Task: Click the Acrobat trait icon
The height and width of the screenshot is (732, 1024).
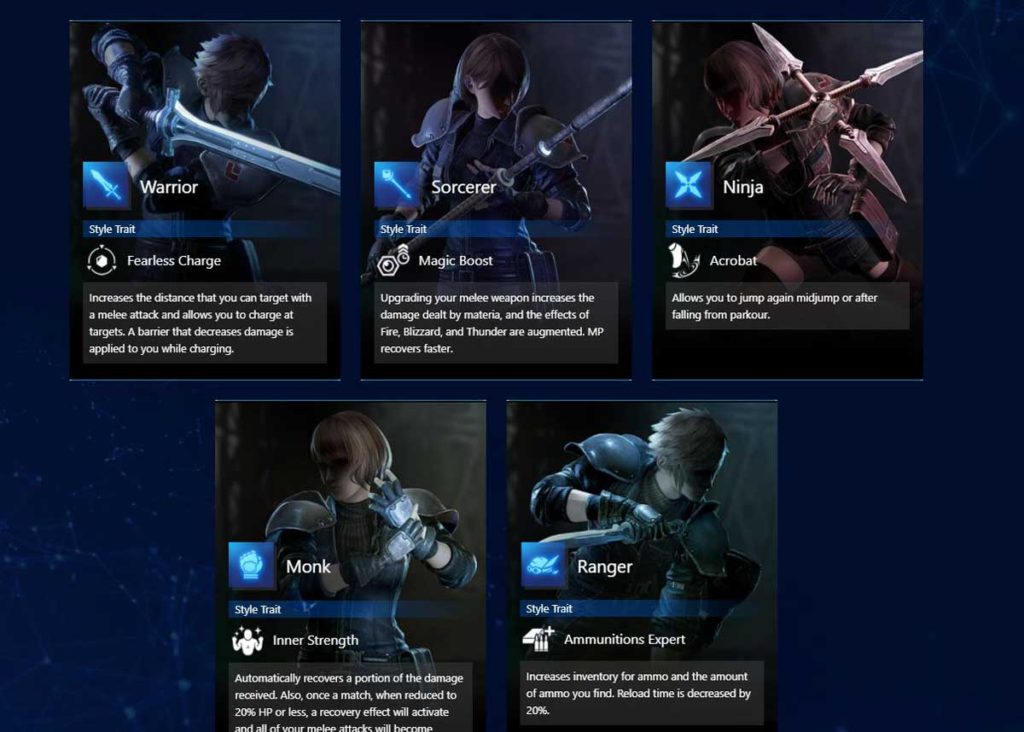Action: coord(685,261)
